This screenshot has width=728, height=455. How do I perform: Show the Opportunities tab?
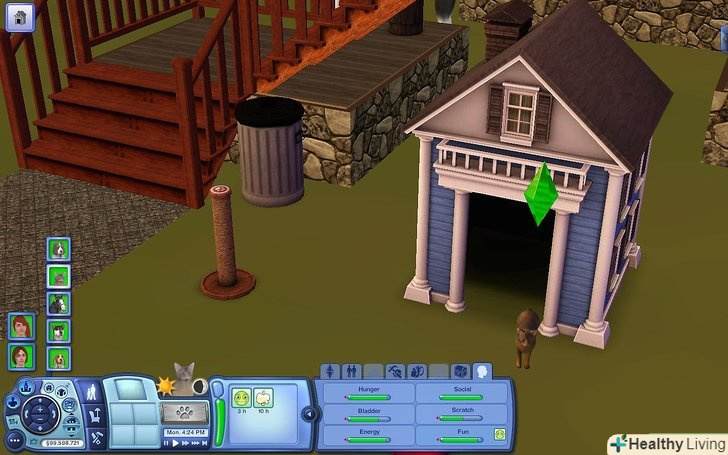point(418,371)
